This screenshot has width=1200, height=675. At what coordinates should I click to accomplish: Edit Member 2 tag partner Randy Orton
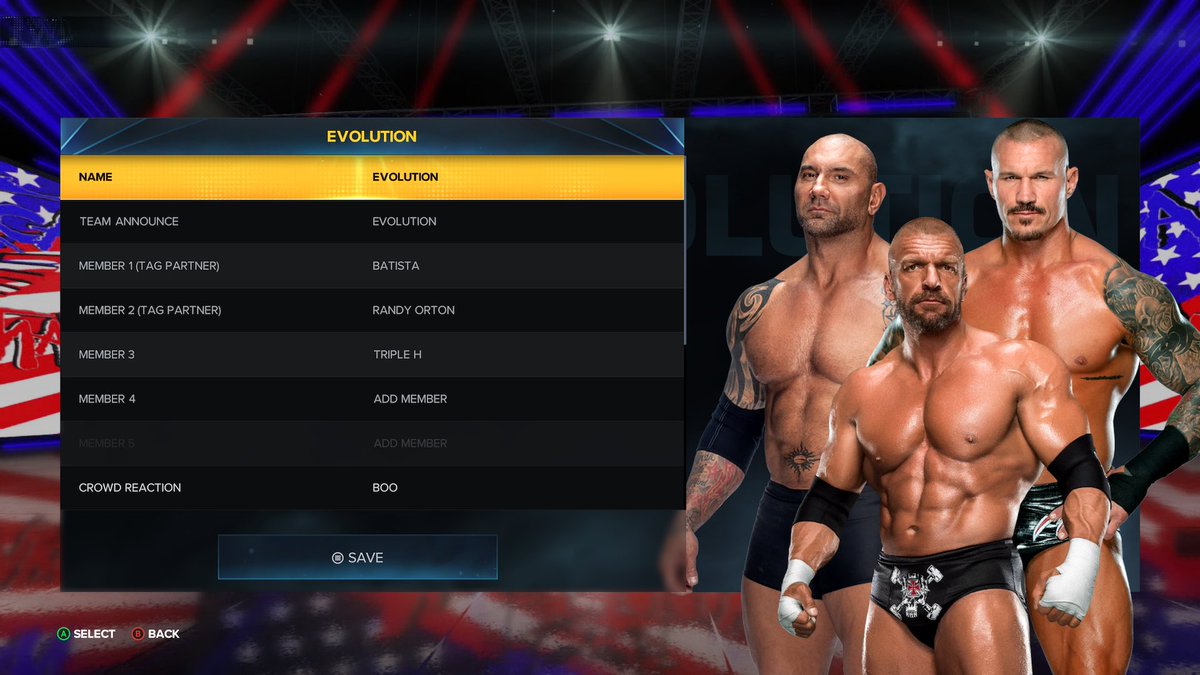(x=371, y=310)
